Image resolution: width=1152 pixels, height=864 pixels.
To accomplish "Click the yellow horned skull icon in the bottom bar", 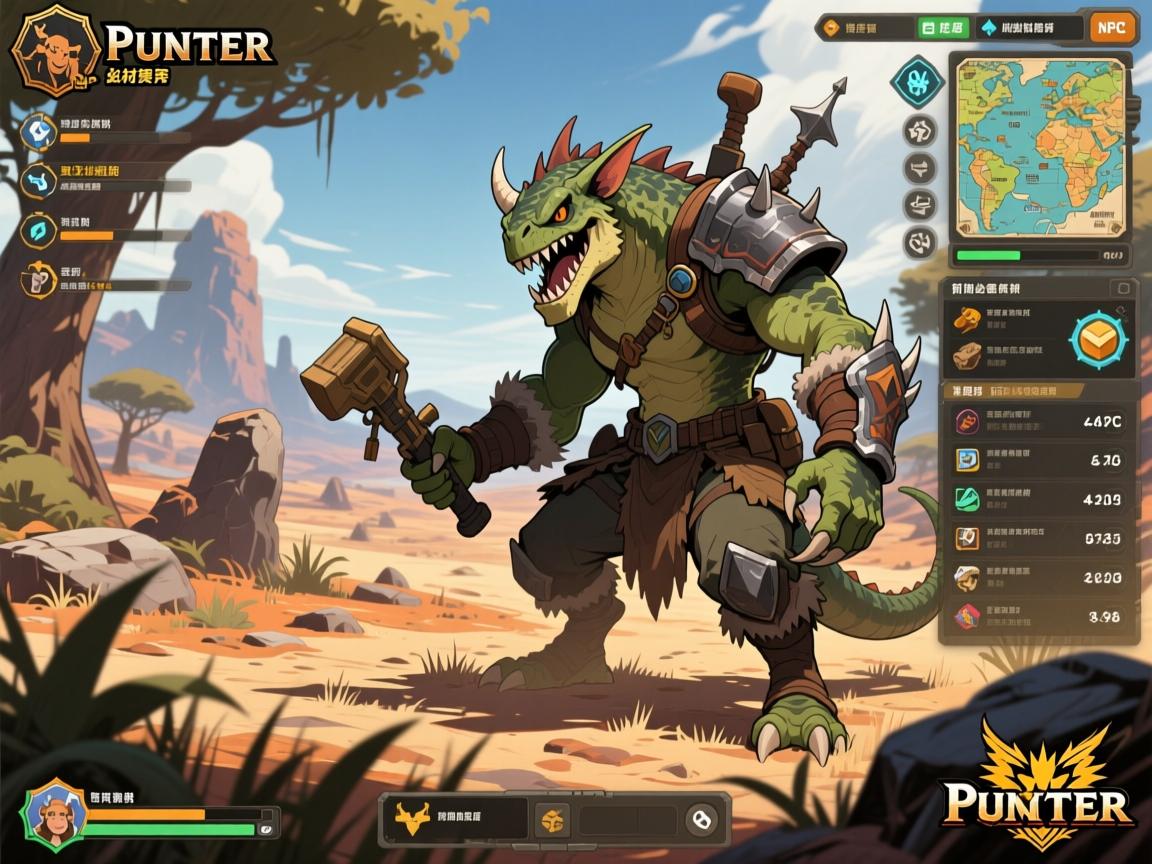I will [x=411, y=820].
